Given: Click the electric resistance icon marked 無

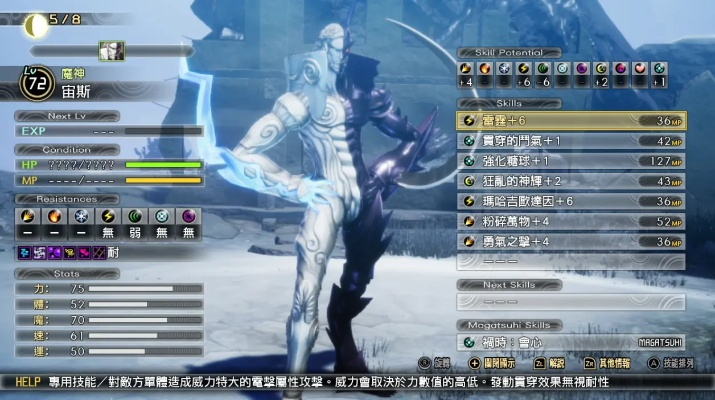Looking at the screenshot, I should [108, 215].
